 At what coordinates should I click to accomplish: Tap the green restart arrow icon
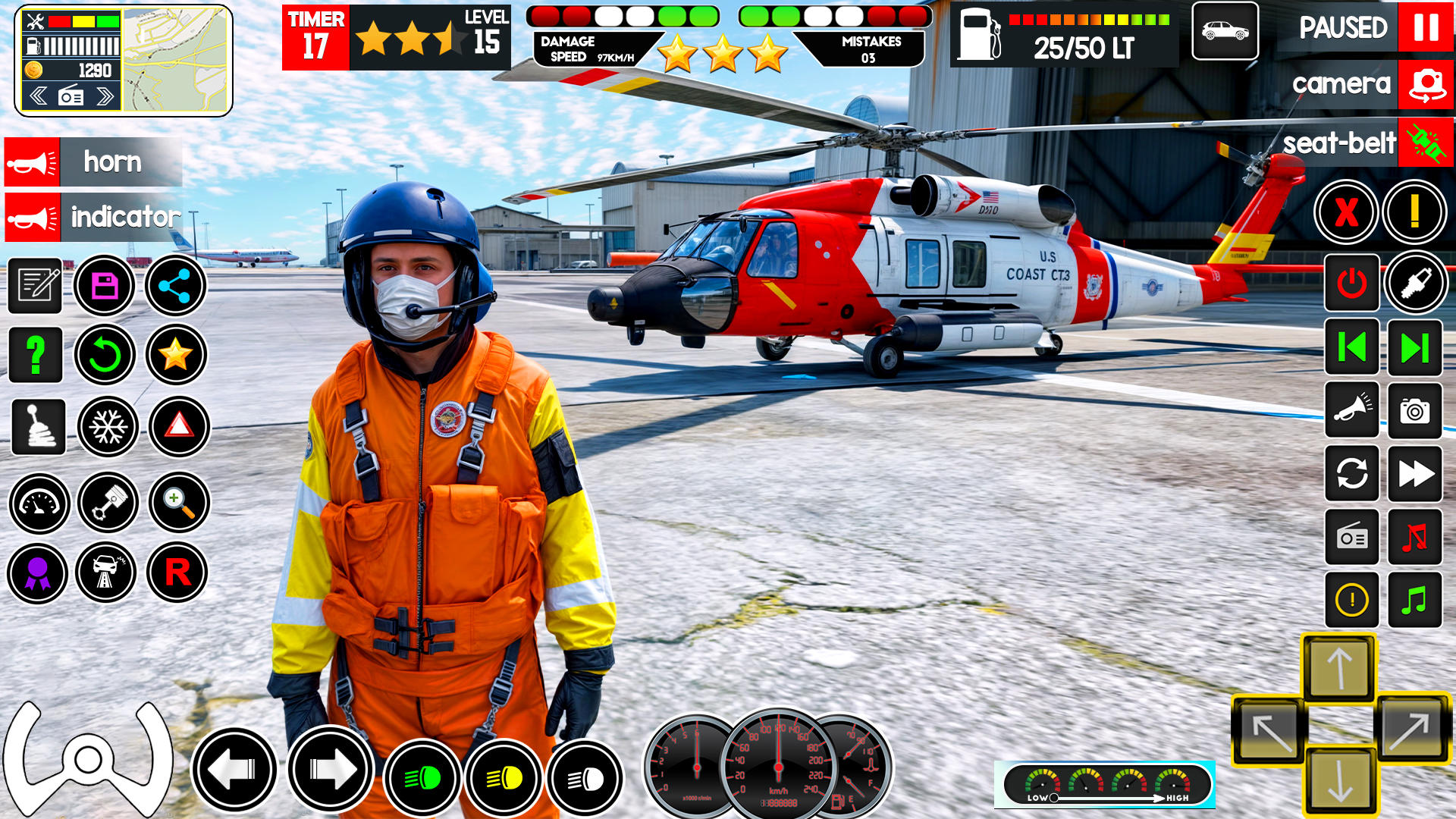tap(105, 355)
